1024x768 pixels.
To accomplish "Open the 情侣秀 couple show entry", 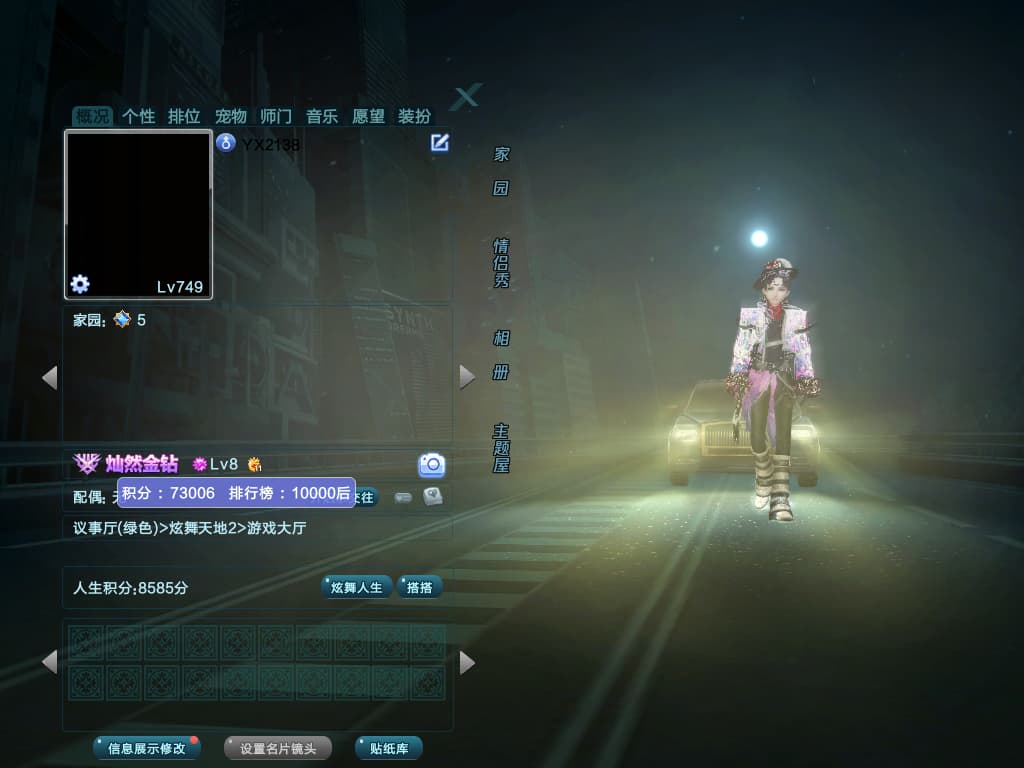I will tap(501, 263).
